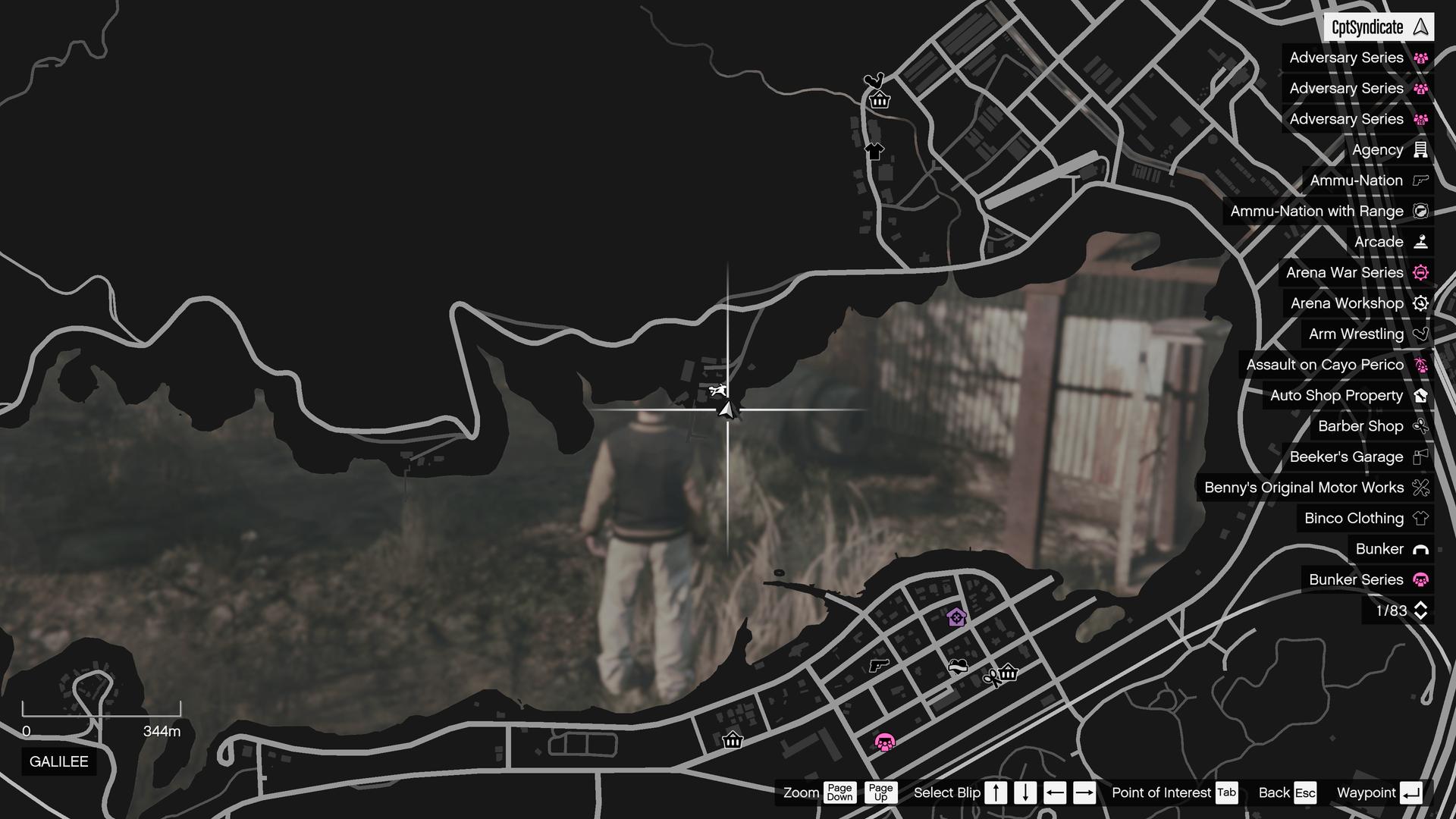Click the Agency building icon in the legend
Viewport: 1456px width, 819px height.
point(1420,149)
